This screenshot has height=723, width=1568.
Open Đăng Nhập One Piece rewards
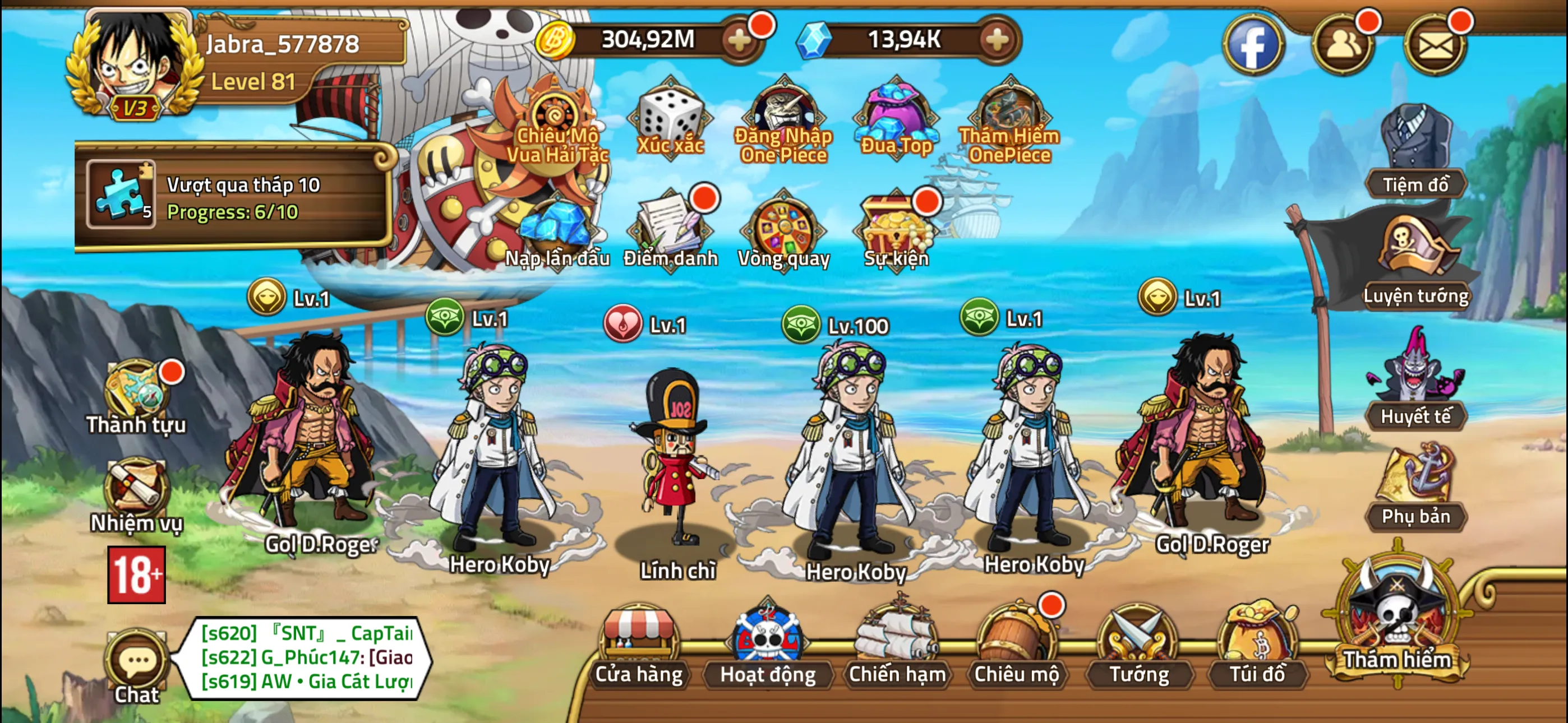click(x=782, y=115)
